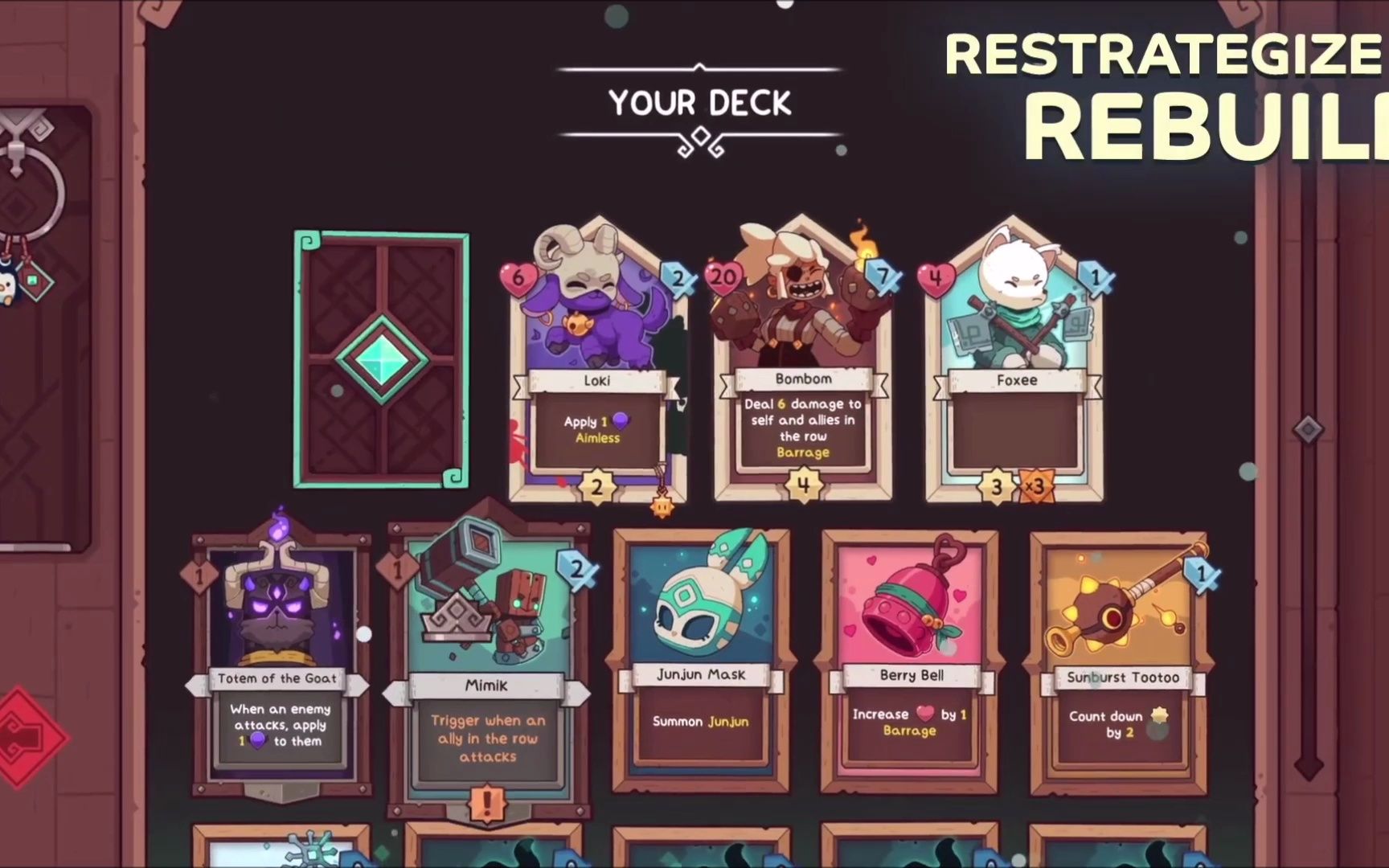This screenshot has height=868, width=1389.
Task: Click the deck scrollbar diamond handle
Action: click(x=1308, y=429)
